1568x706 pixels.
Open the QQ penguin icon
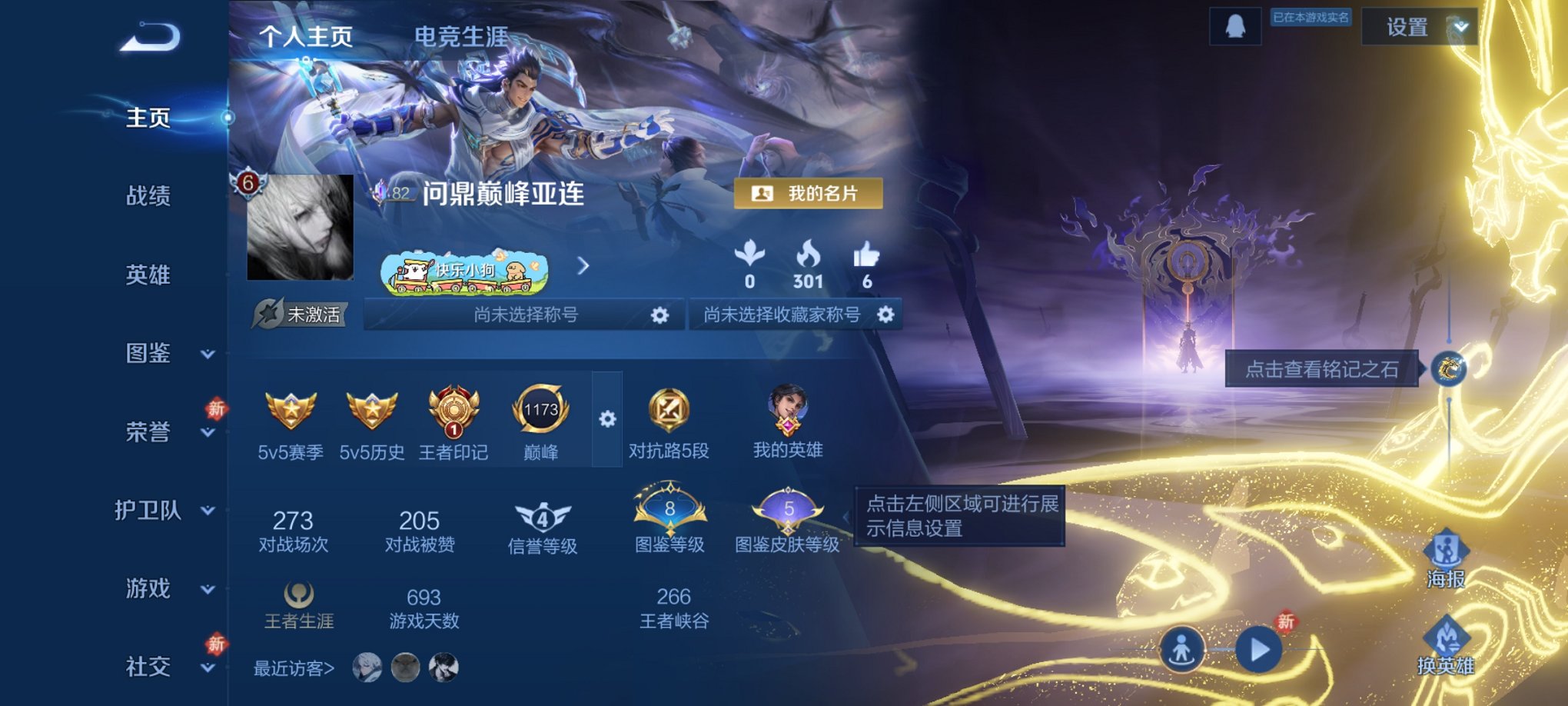tap(1235, 26)
